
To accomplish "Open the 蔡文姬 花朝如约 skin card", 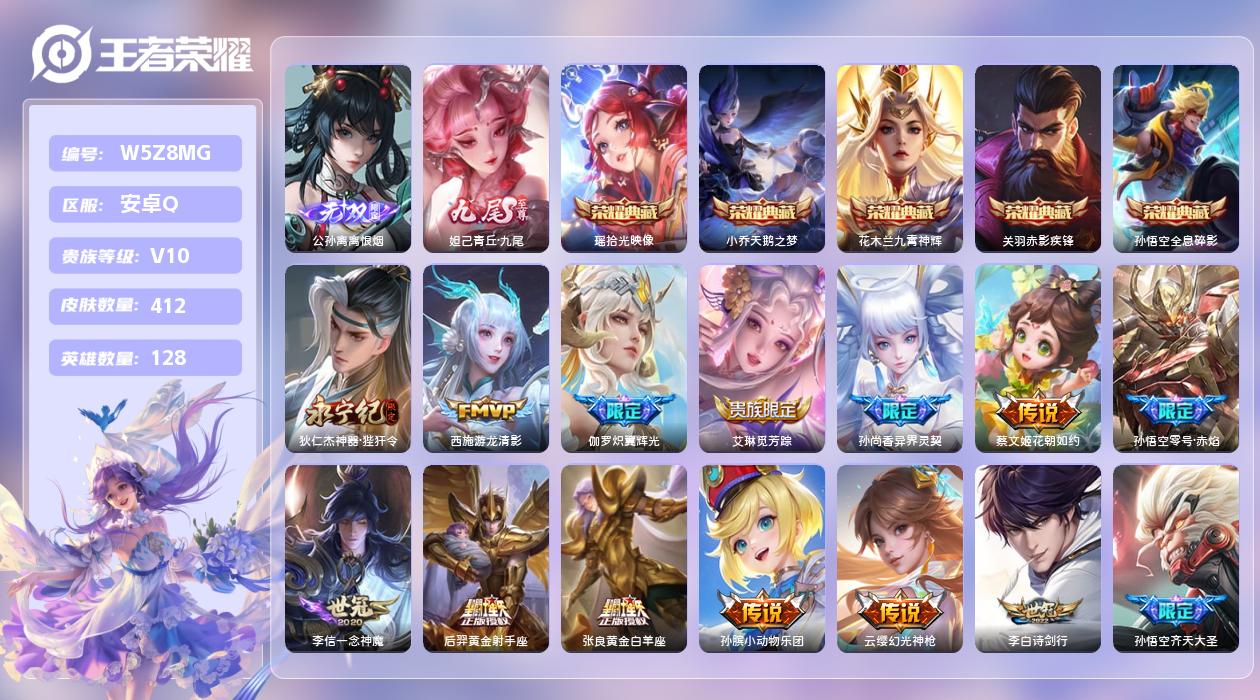I will (x=1038, y=358).
